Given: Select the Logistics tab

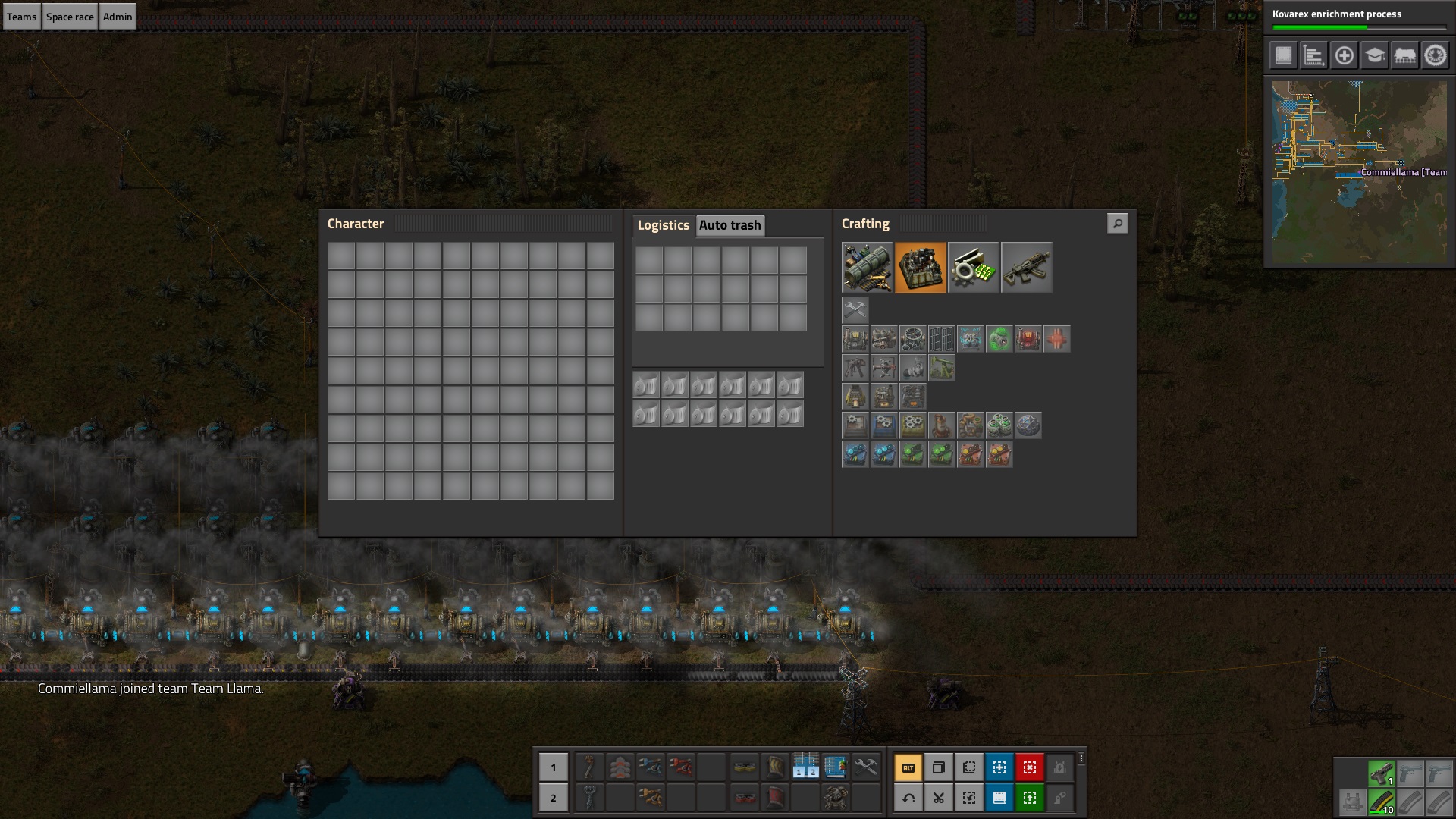Looking at the screenshot, I should 663,225.
